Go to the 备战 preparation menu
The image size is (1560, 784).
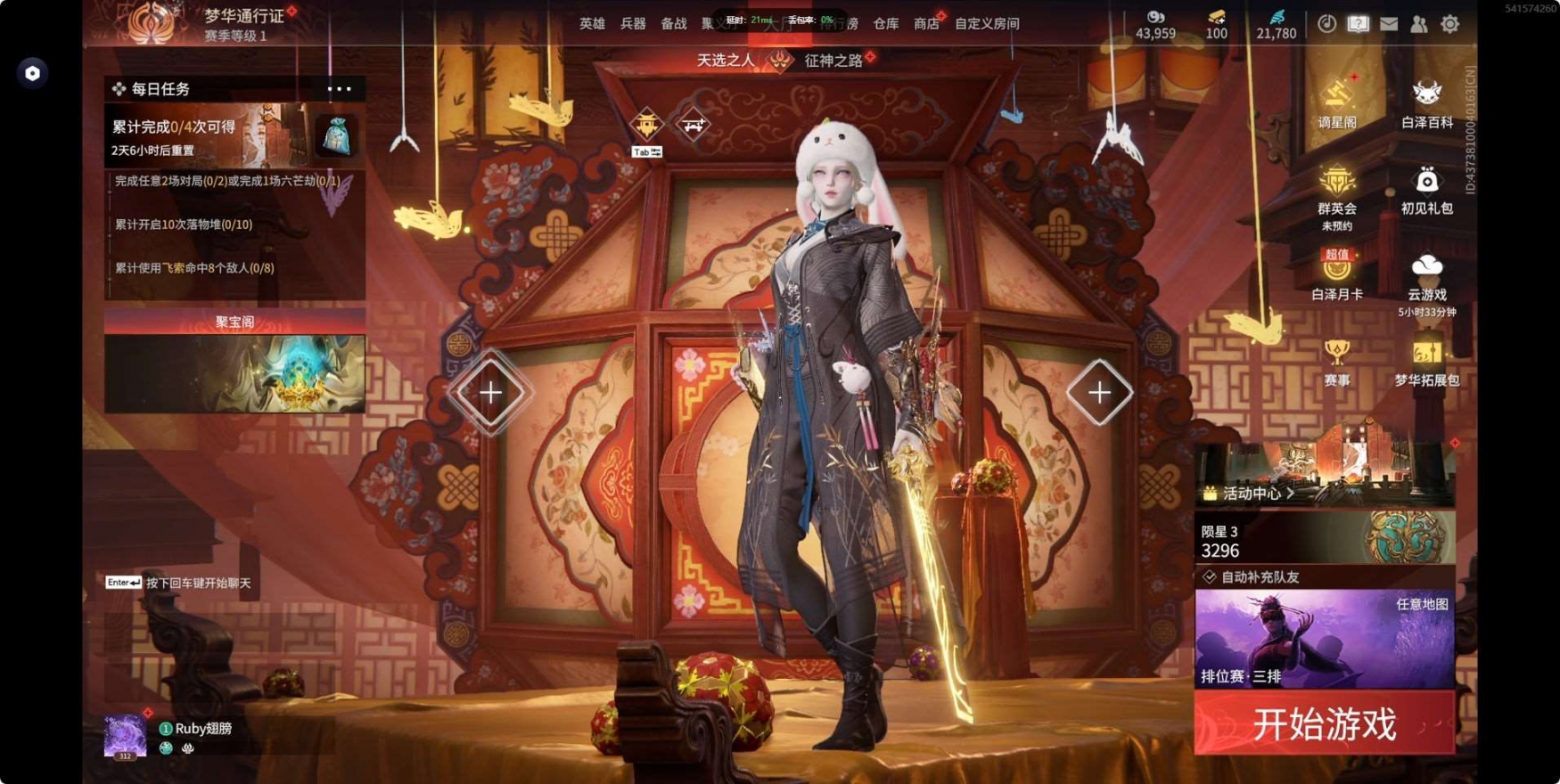[674, 24]
